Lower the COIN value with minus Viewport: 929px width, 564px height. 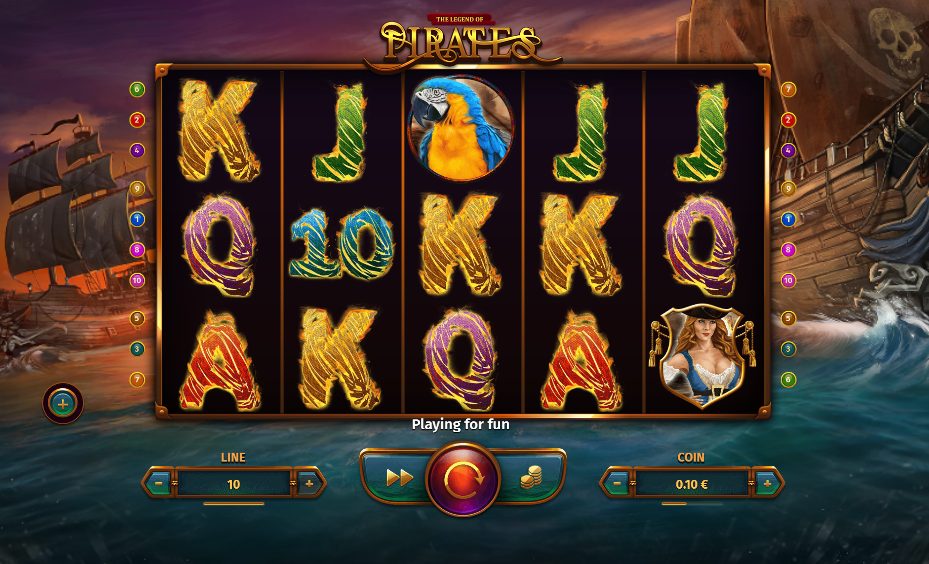point(617,483)
